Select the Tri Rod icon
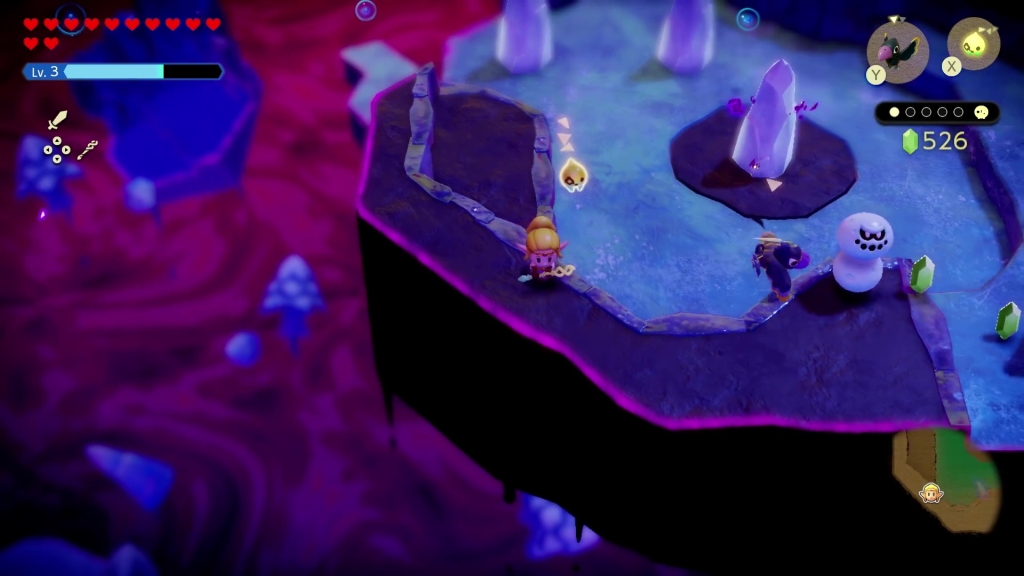Image resolution: width=1024 pixels, height=576 pixels. pyautogui.click(x=88, y=151)
